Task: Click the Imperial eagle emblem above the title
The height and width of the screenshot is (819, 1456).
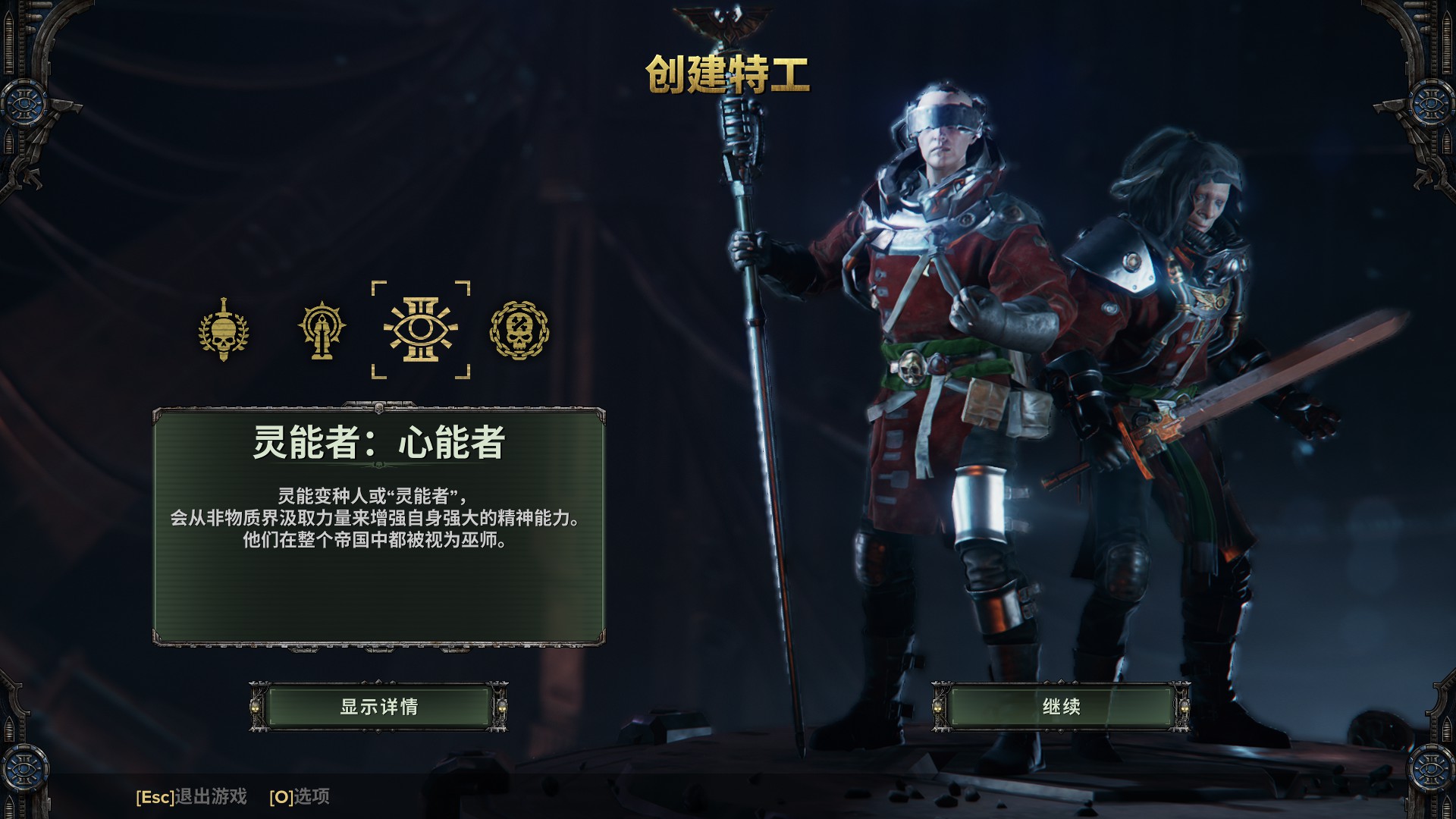Action: 729,19
